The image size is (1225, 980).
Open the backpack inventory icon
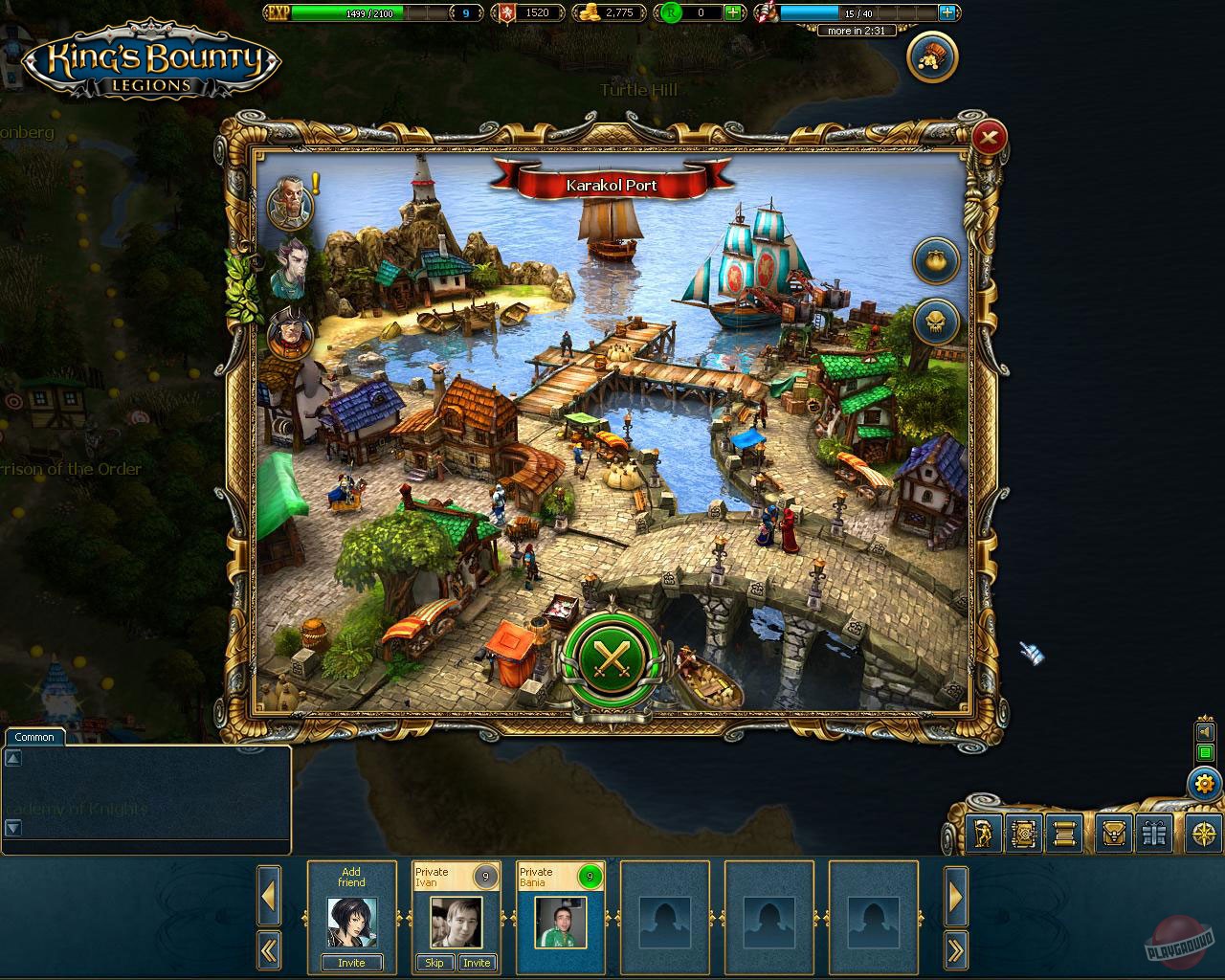1112,835
